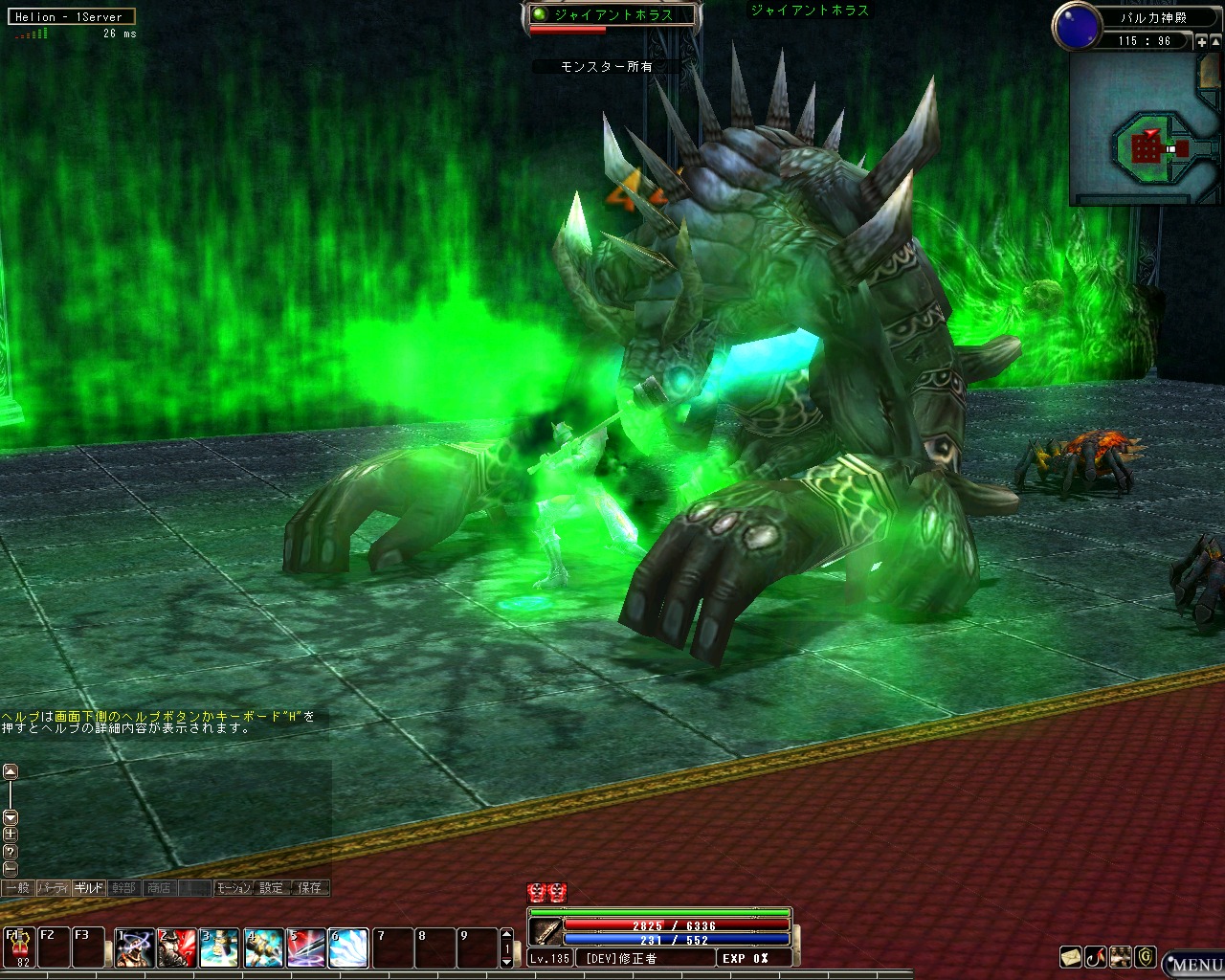Open the モーション menu

233,888
